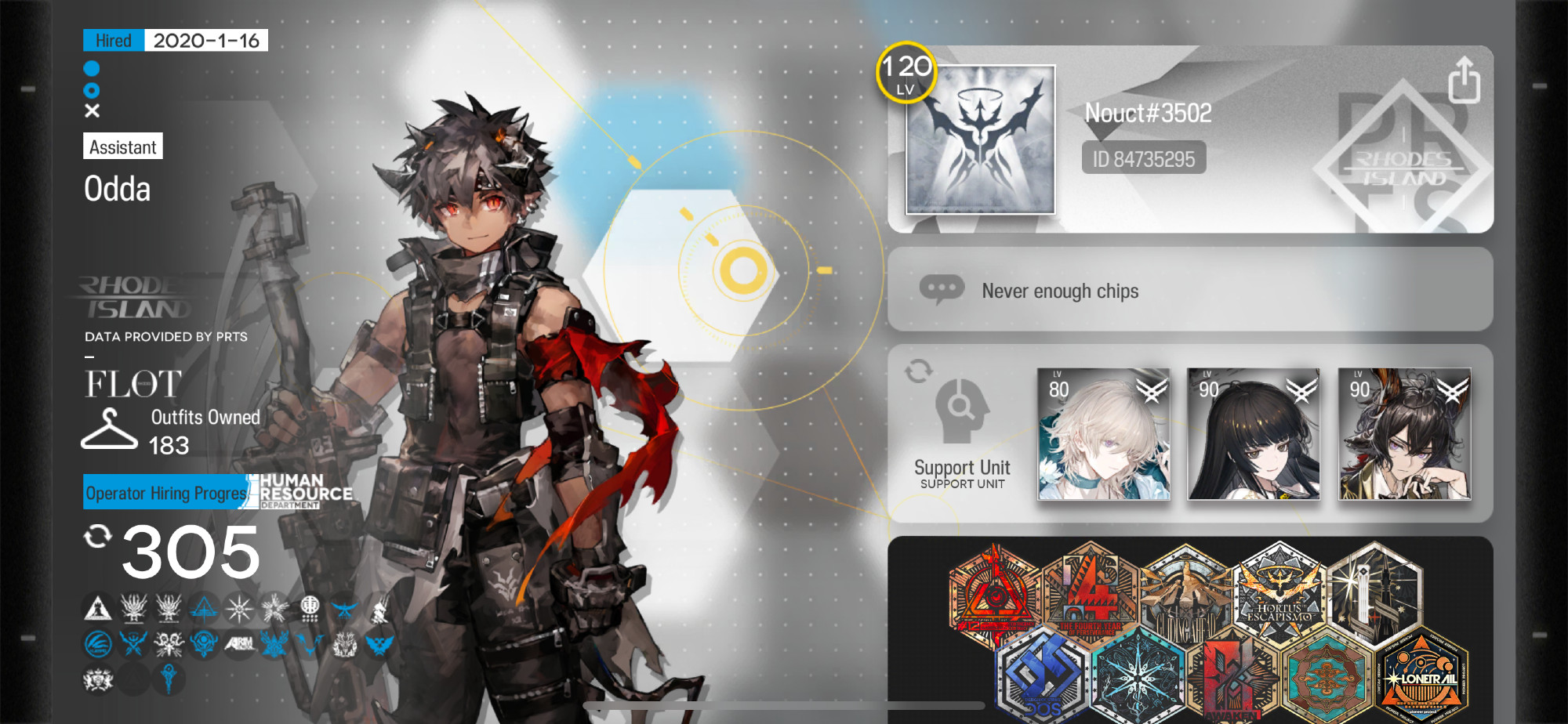1568x724 pixels.
Task: Refresh the 305 operator hiring count
Action: tap(97, 537)
